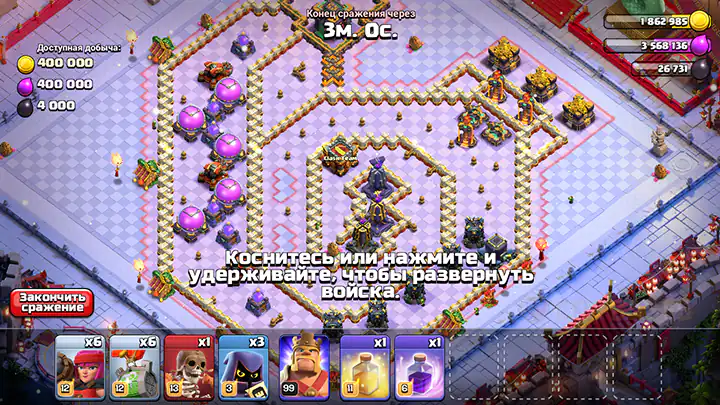
Task: Select the purple spell potion card
Action: tap(418, 367)
